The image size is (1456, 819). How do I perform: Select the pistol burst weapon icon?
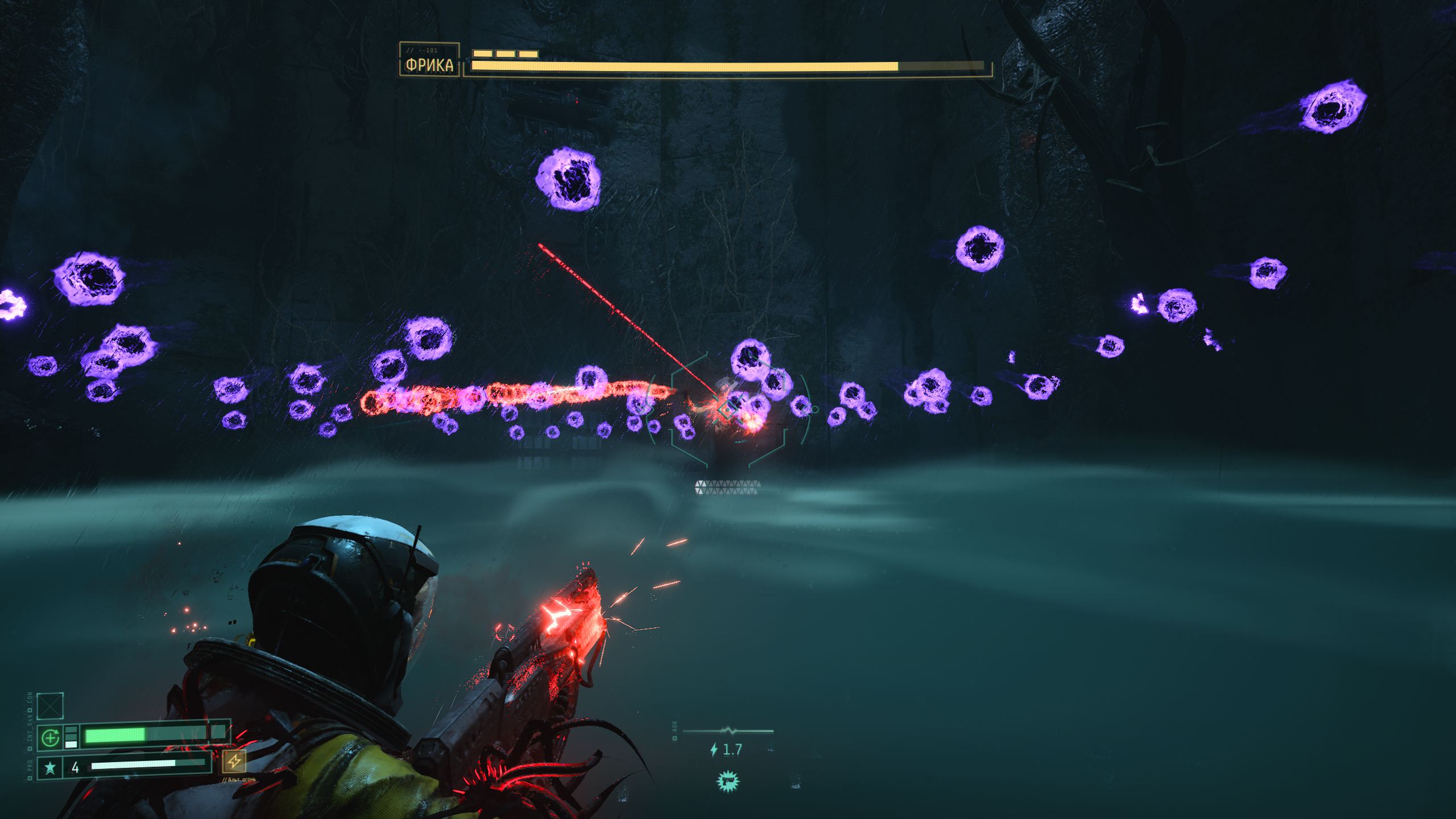[727, 781]
